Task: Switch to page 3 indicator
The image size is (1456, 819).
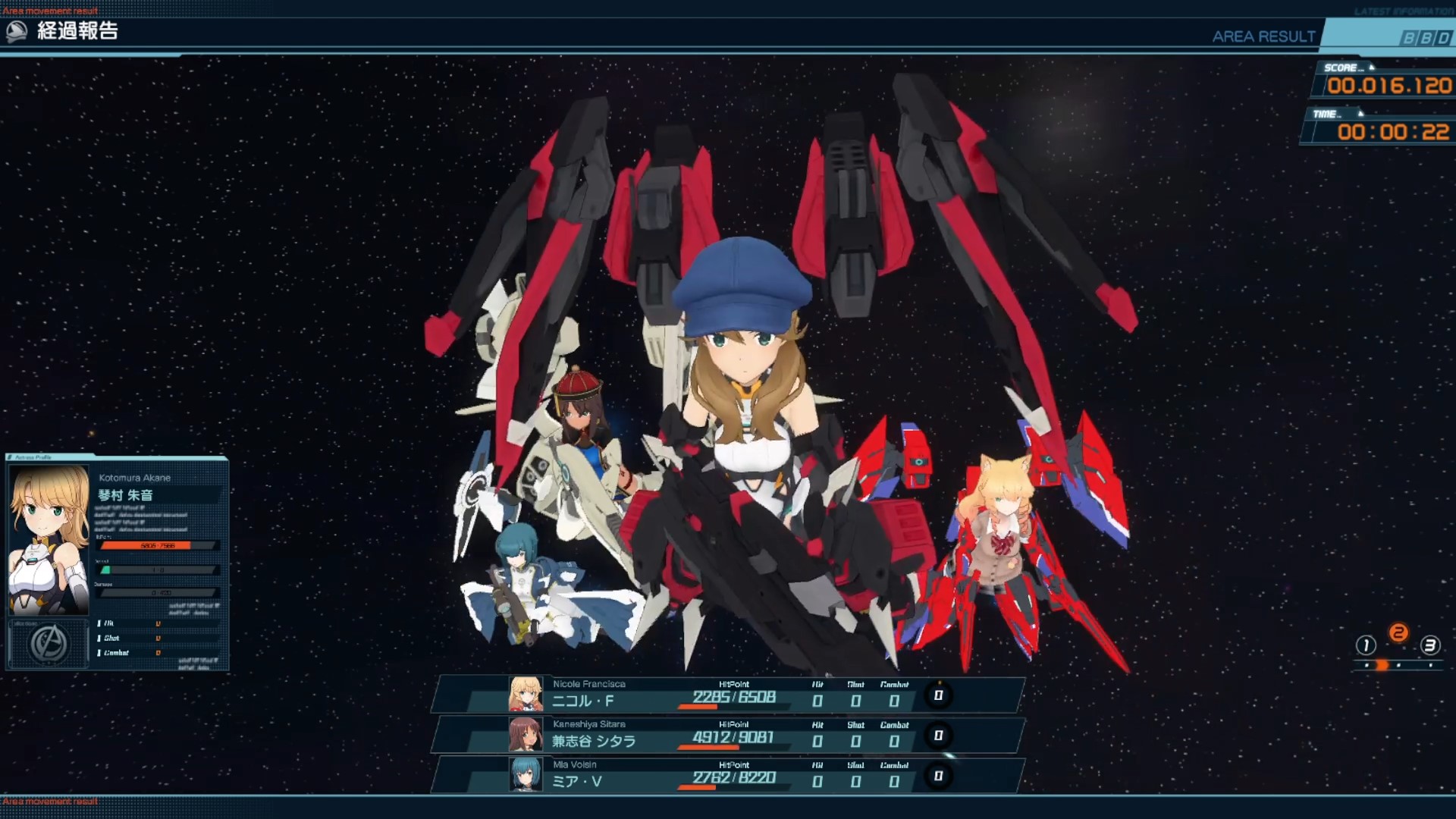Action: pos(1429,645)
